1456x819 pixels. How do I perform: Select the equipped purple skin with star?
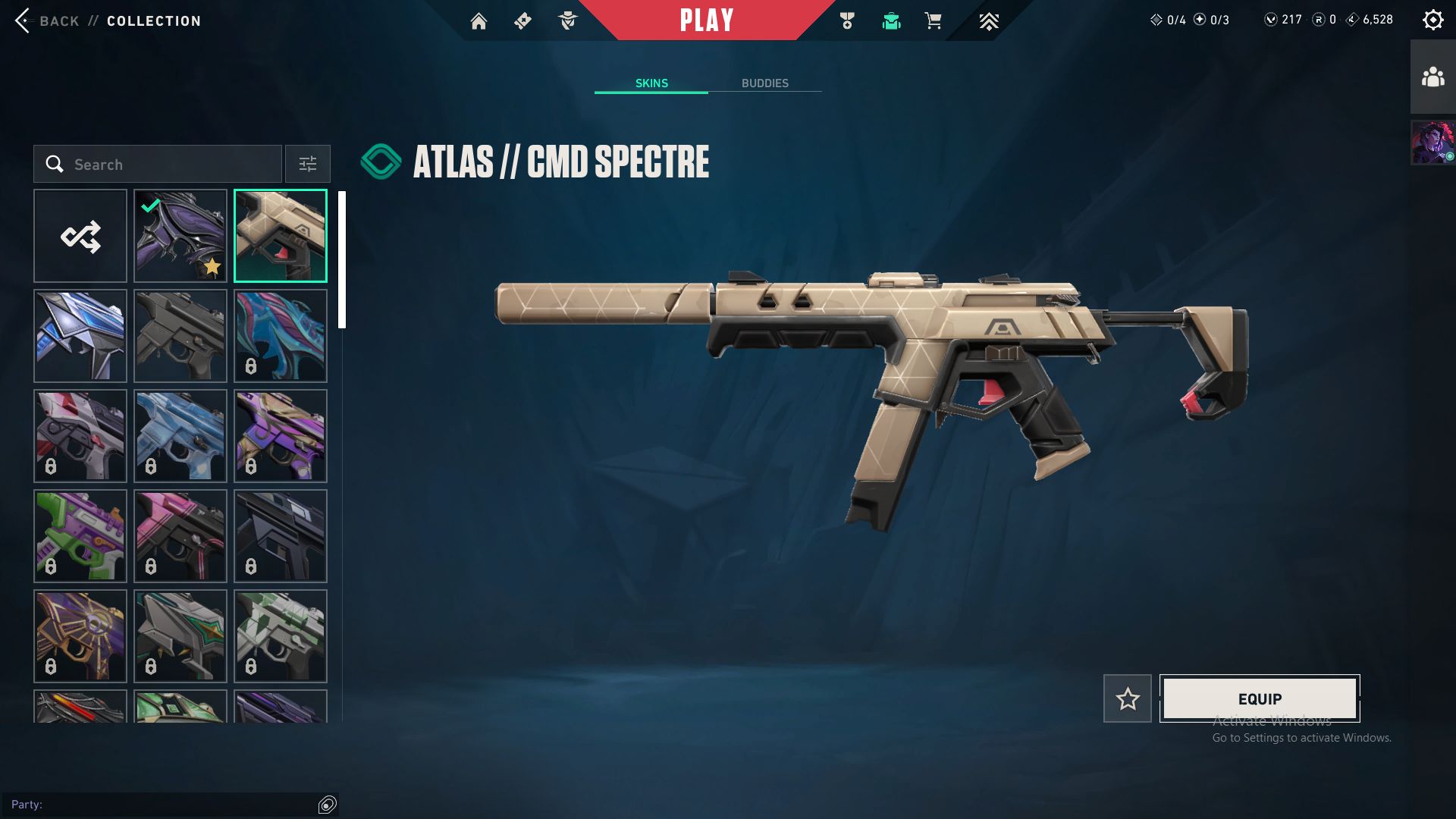[180, 236]
